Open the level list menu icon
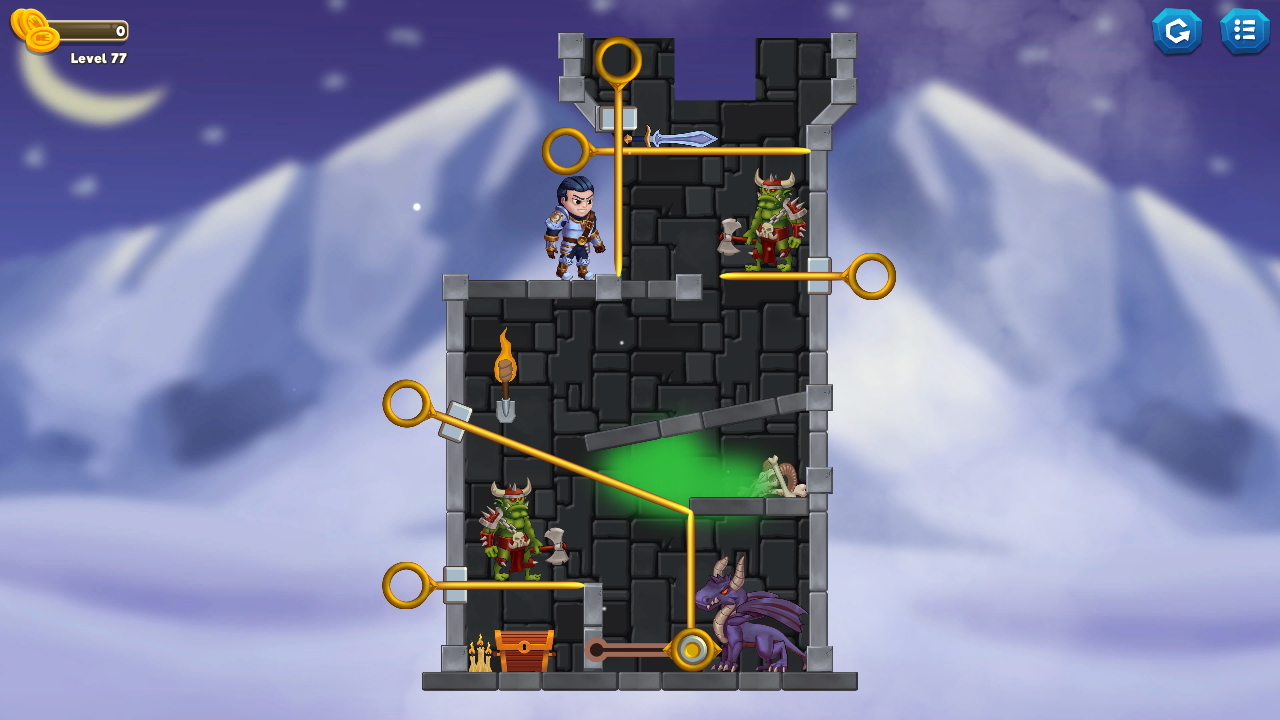The height and width of the screenshot is (720, 1280). pyautogui.click(x=1245, y=31)
